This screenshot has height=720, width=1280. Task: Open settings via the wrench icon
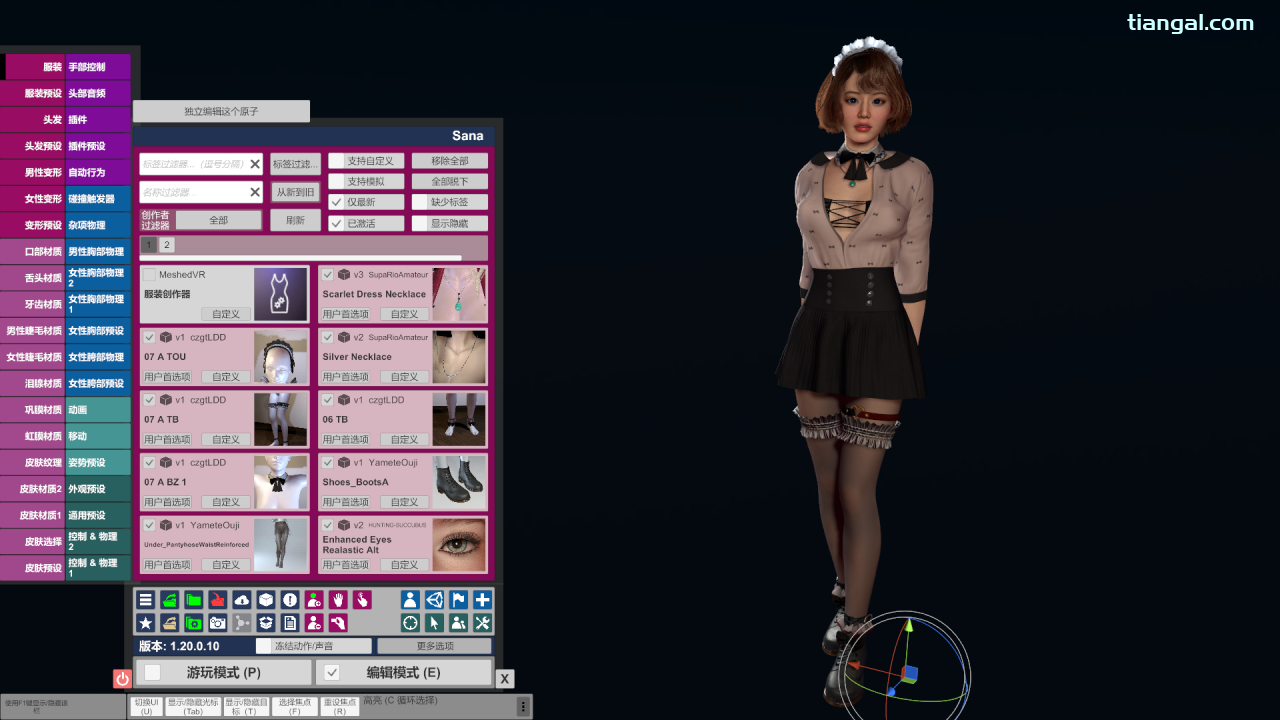(482, 622)
